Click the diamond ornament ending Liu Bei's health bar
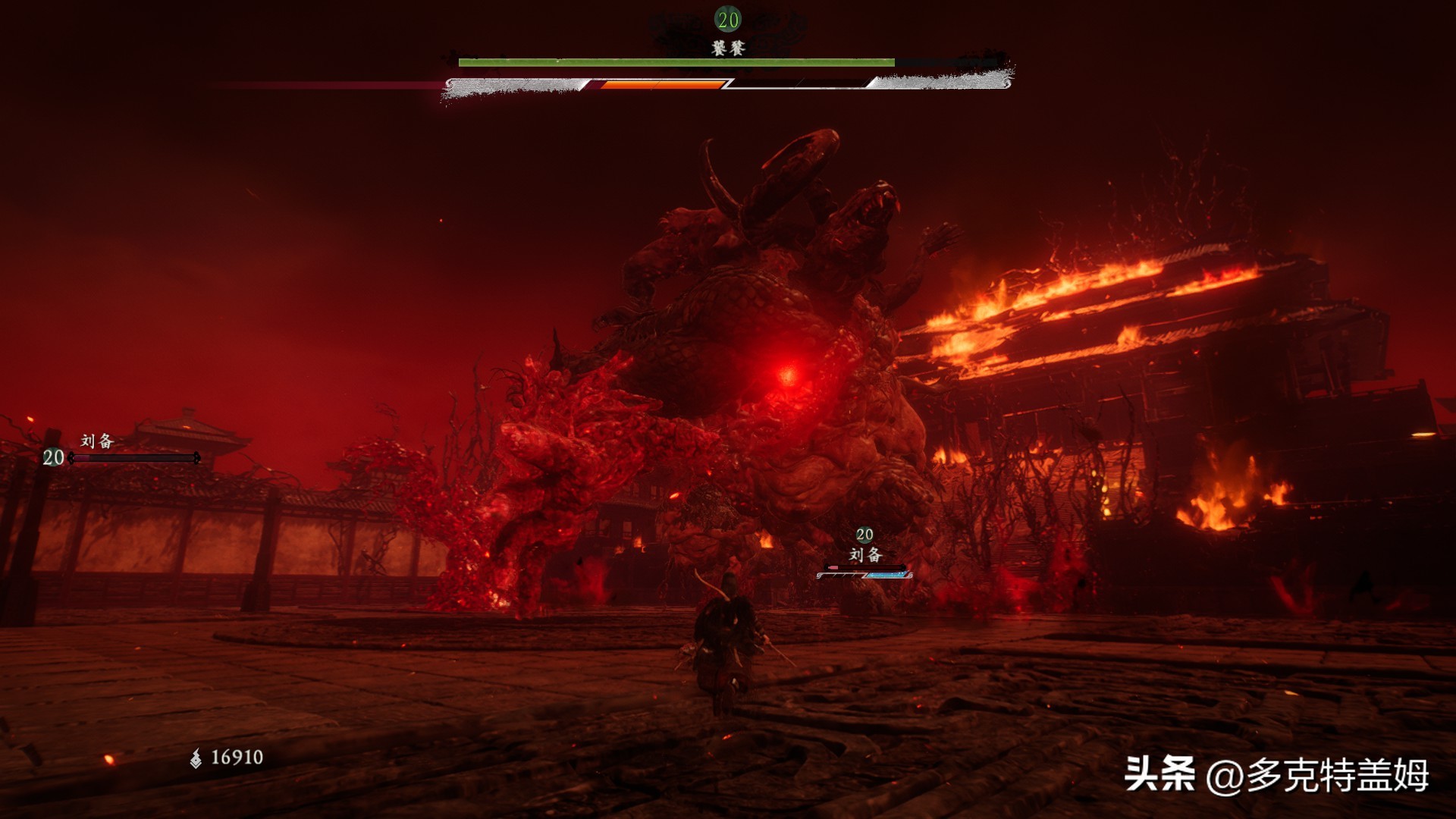The image size is (1456, 819). [x=199, y=457]
